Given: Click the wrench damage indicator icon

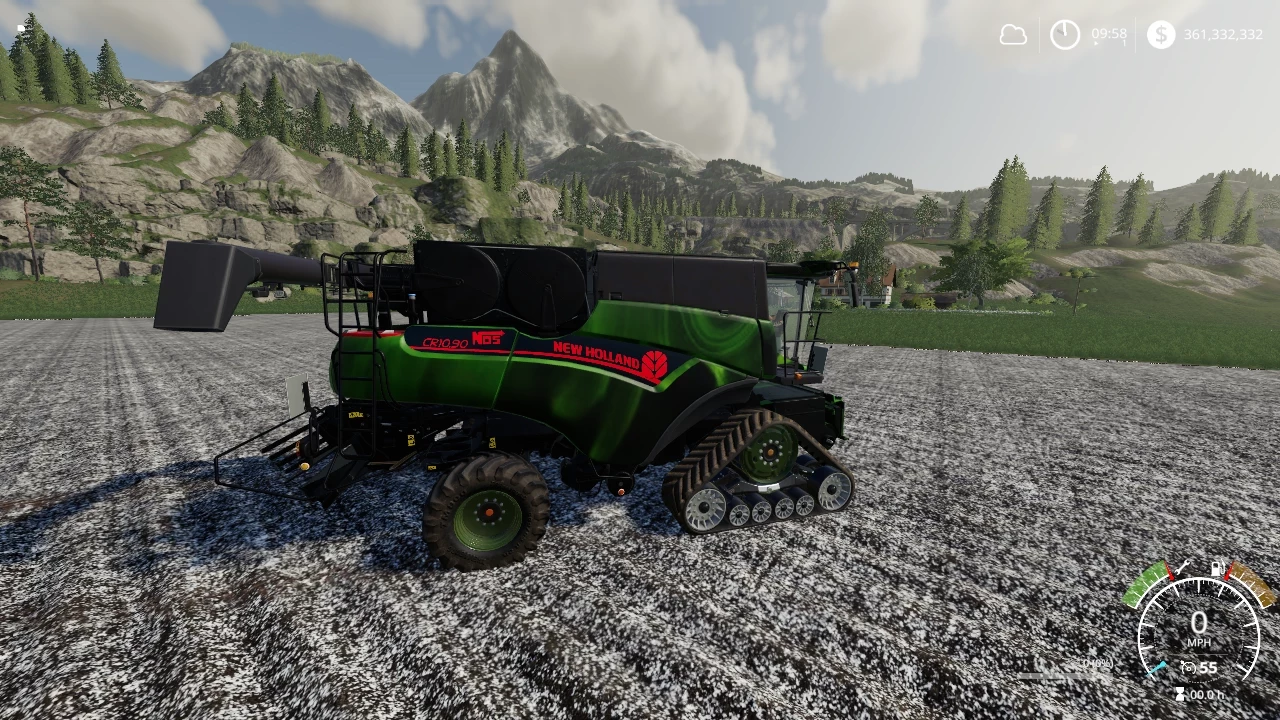Looking at the screenshot, I should [1181, 568].
